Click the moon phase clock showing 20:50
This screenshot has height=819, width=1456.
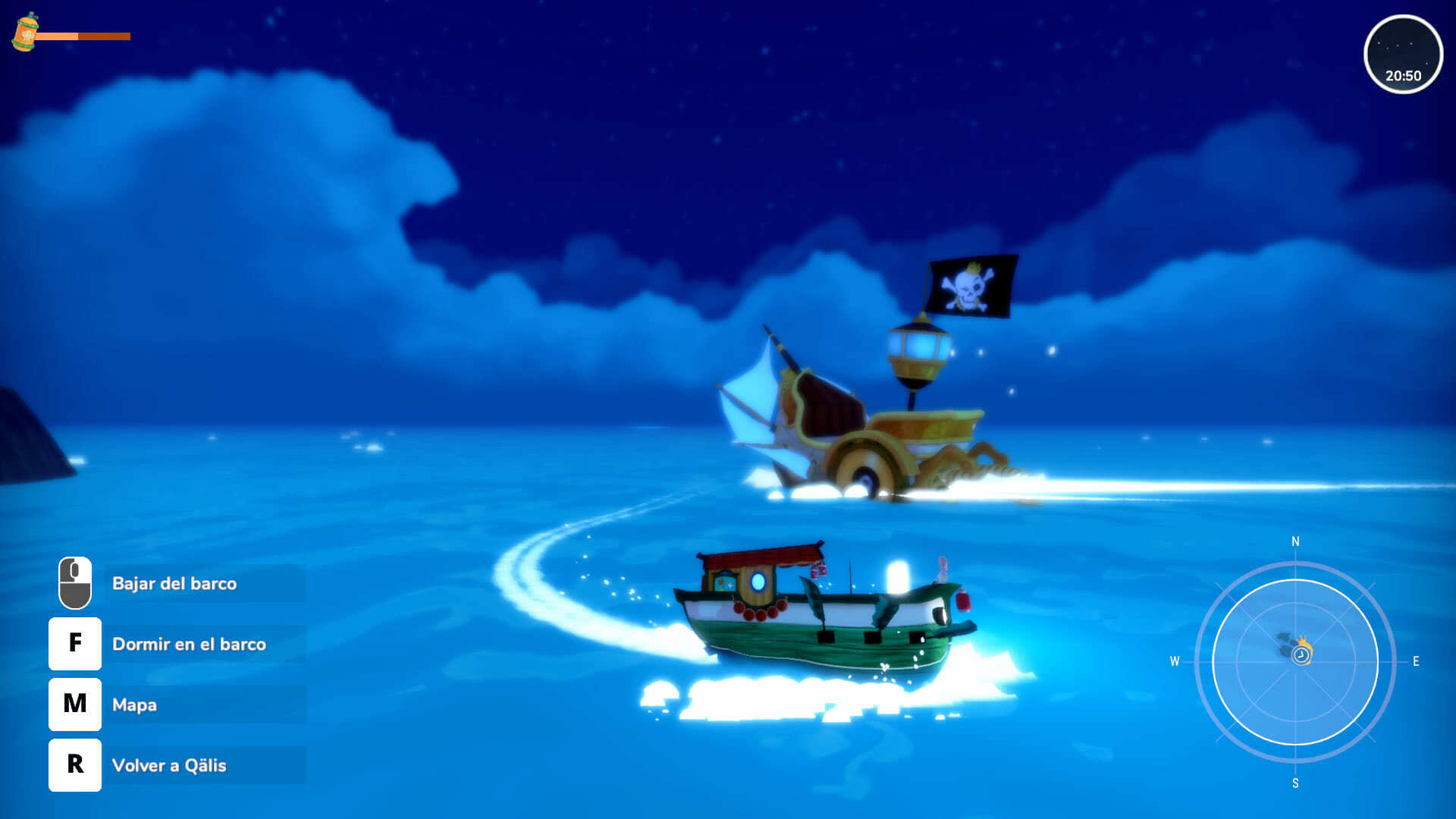(1404, 55)
